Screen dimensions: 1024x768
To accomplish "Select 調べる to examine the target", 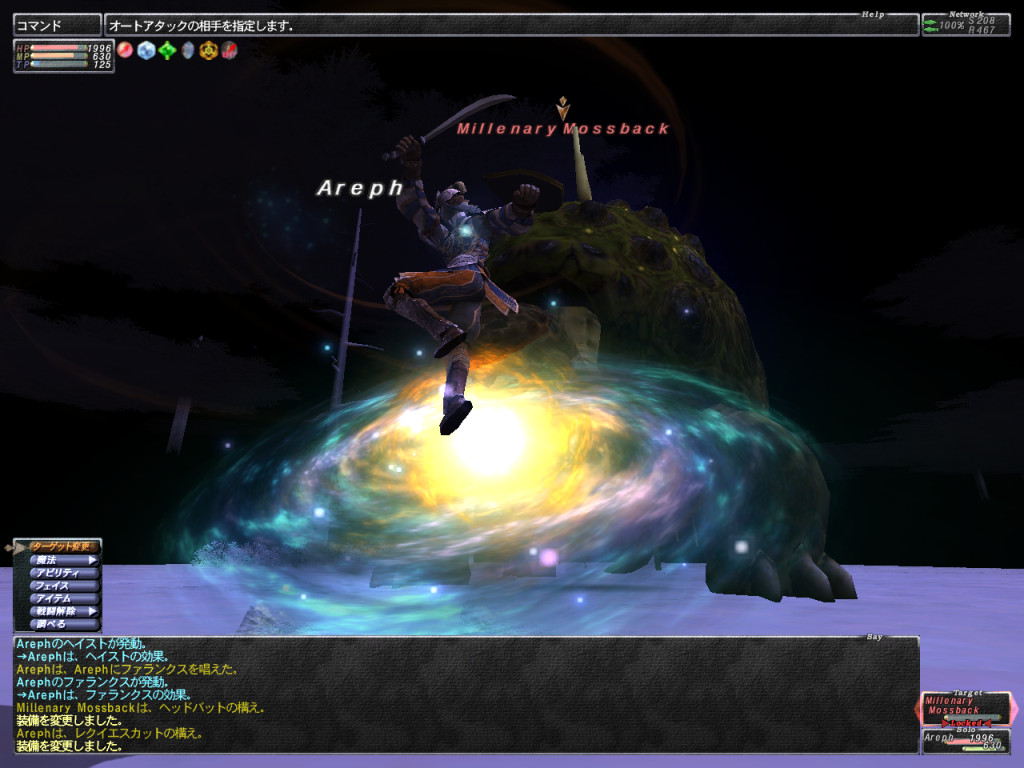I will point(60,623).
